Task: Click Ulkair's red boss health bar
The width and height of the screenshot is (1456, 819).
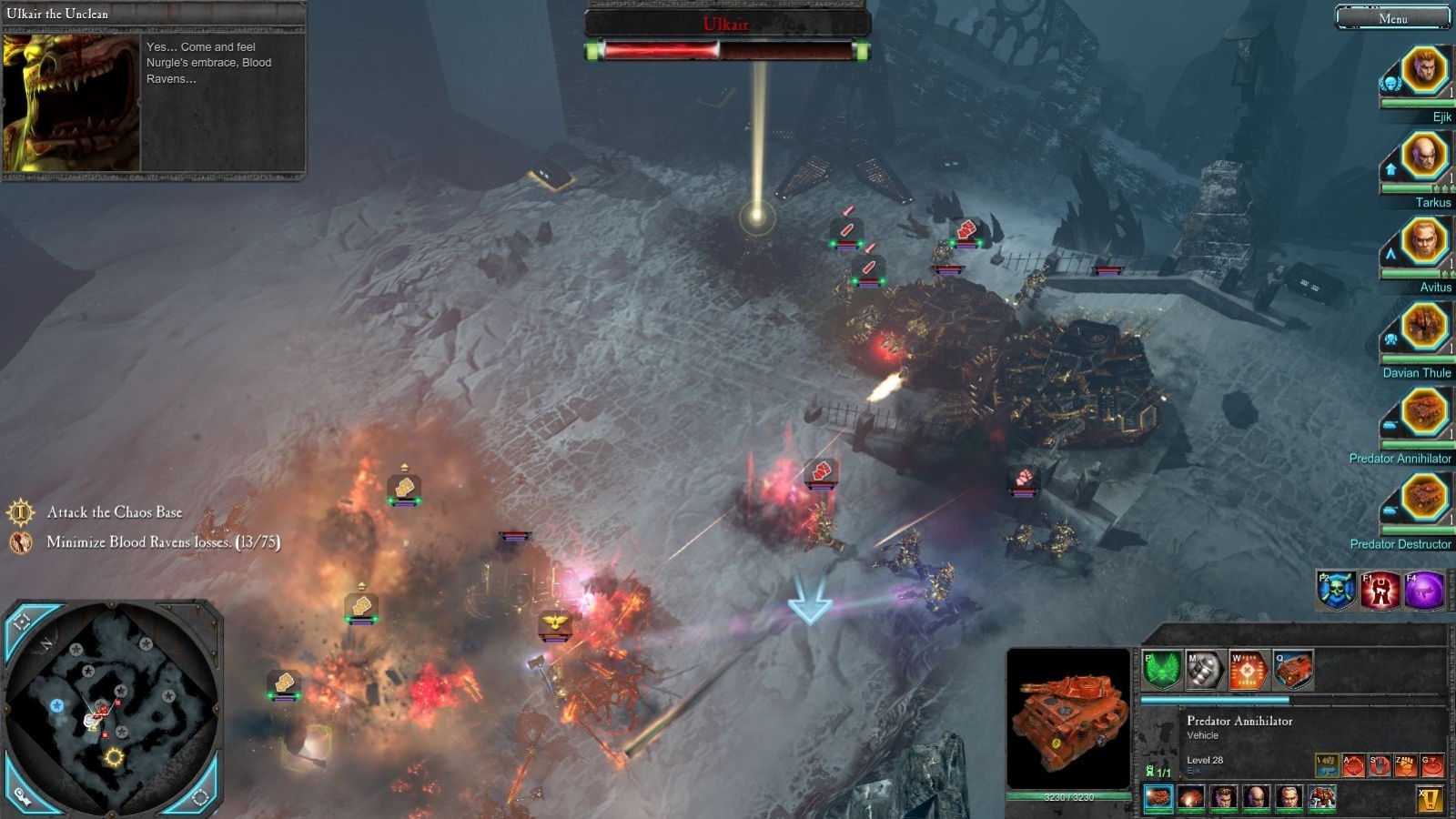Action: [723, 51]
